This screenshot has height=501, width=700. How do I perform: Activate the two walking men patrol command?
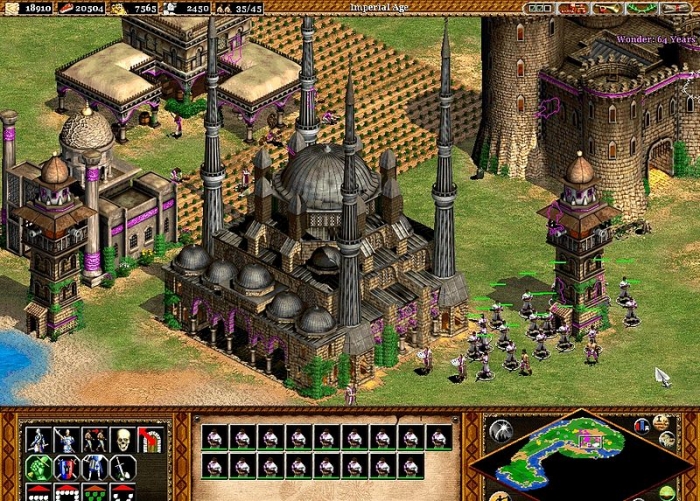(x=95, y=440)
